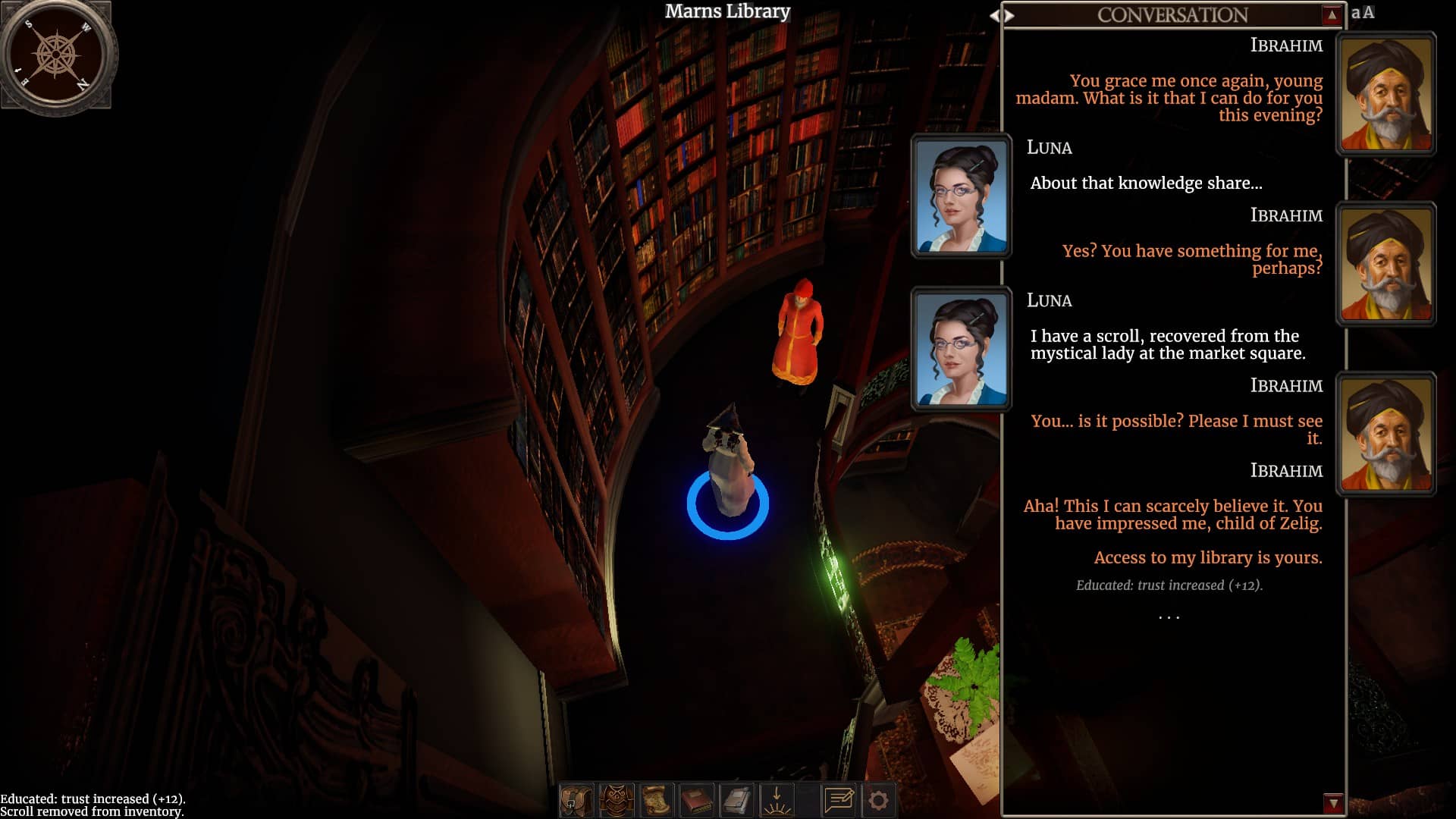Click the sunrise rest icon

pyautogui.click(x=777, y=800)
